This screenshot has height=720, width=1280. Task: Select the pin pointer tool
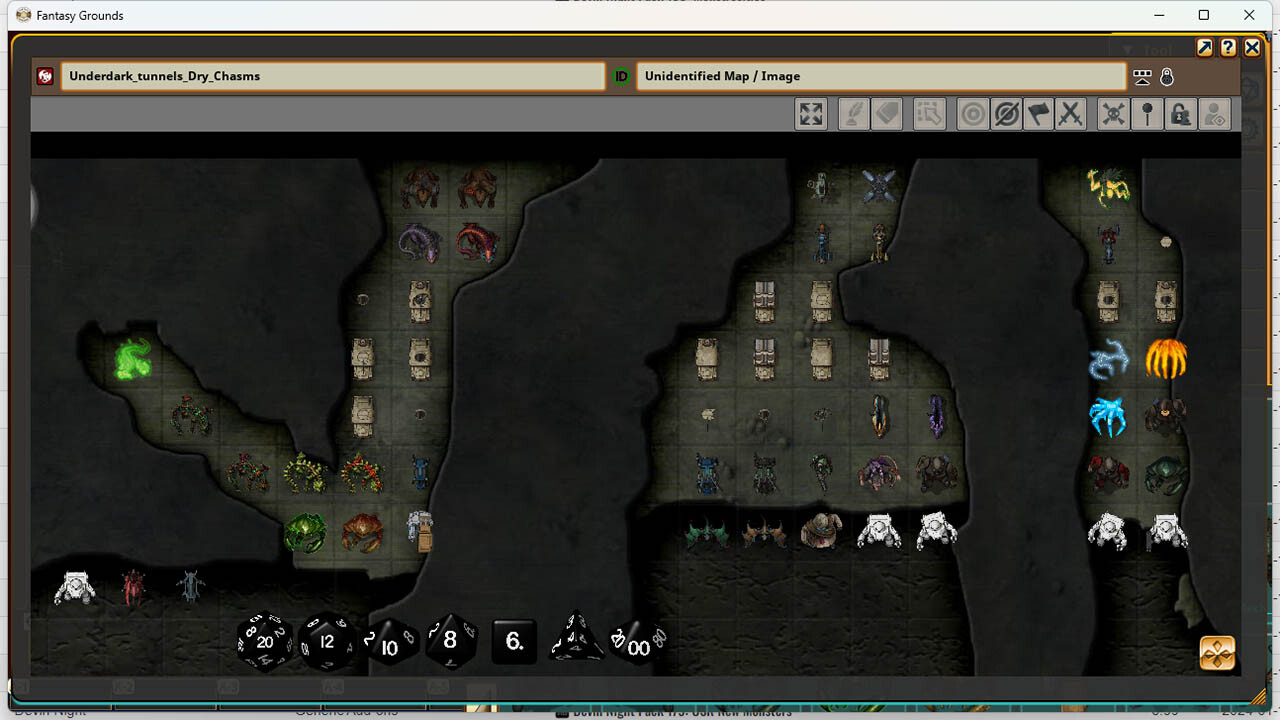coord(1147,113)
